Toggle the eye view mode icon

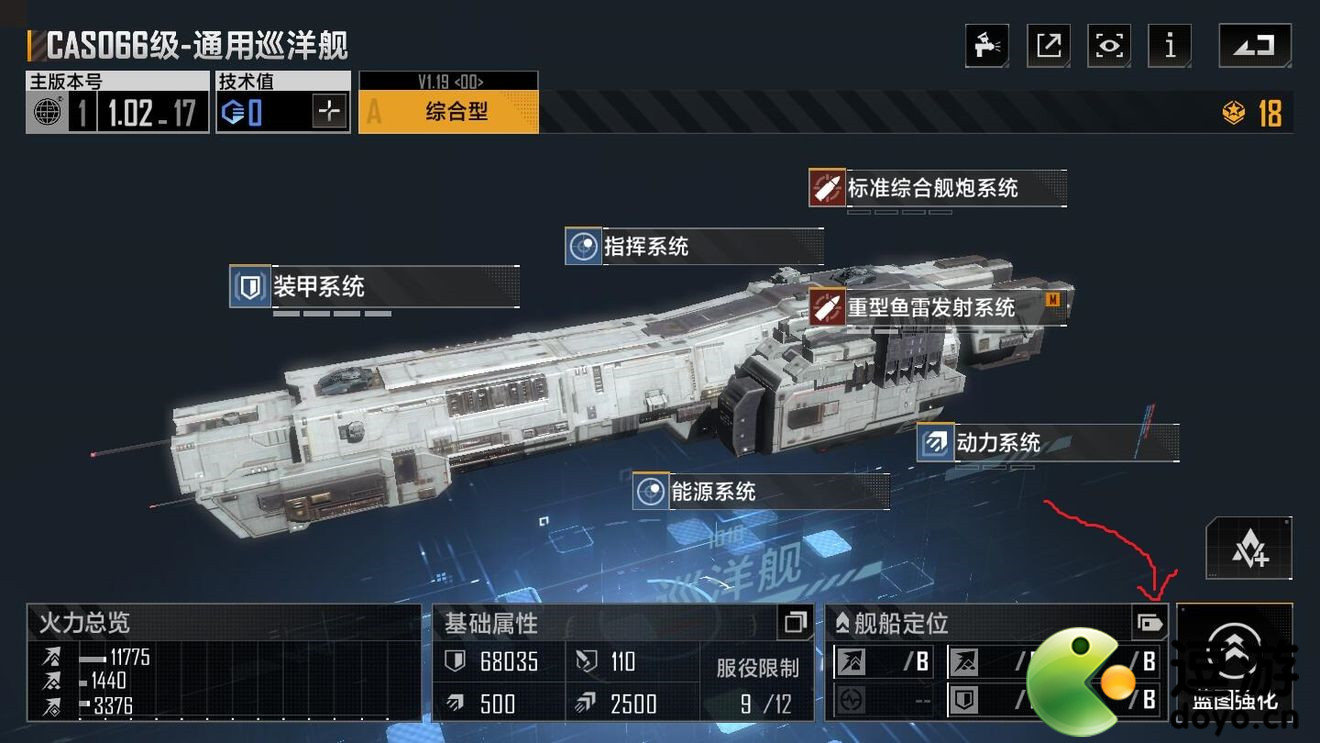pyautogui.click(x=1109, y=46)
